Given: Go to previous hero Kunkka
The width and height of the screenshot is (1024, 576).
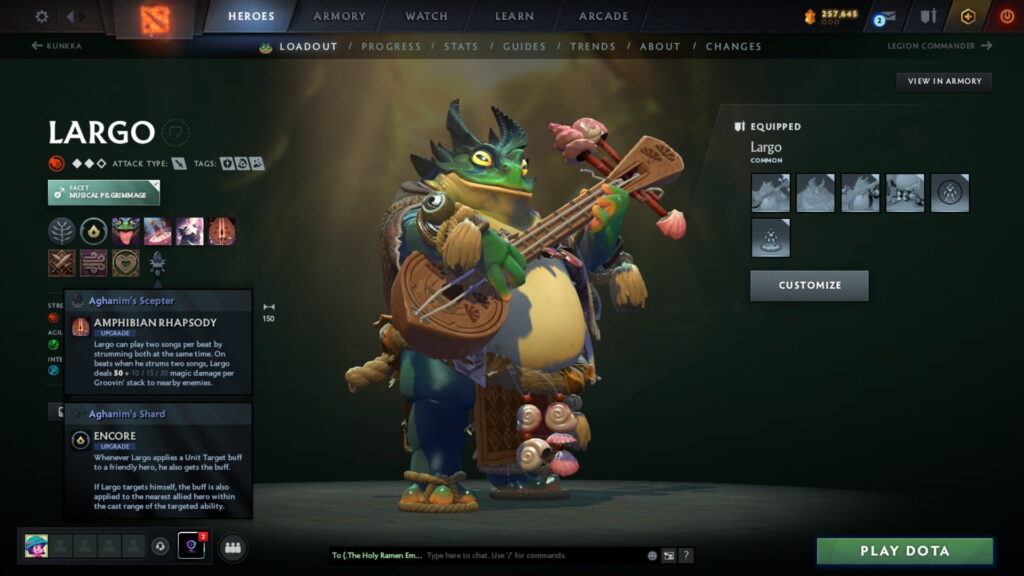Looking at the screenshot, I should 57,46.
